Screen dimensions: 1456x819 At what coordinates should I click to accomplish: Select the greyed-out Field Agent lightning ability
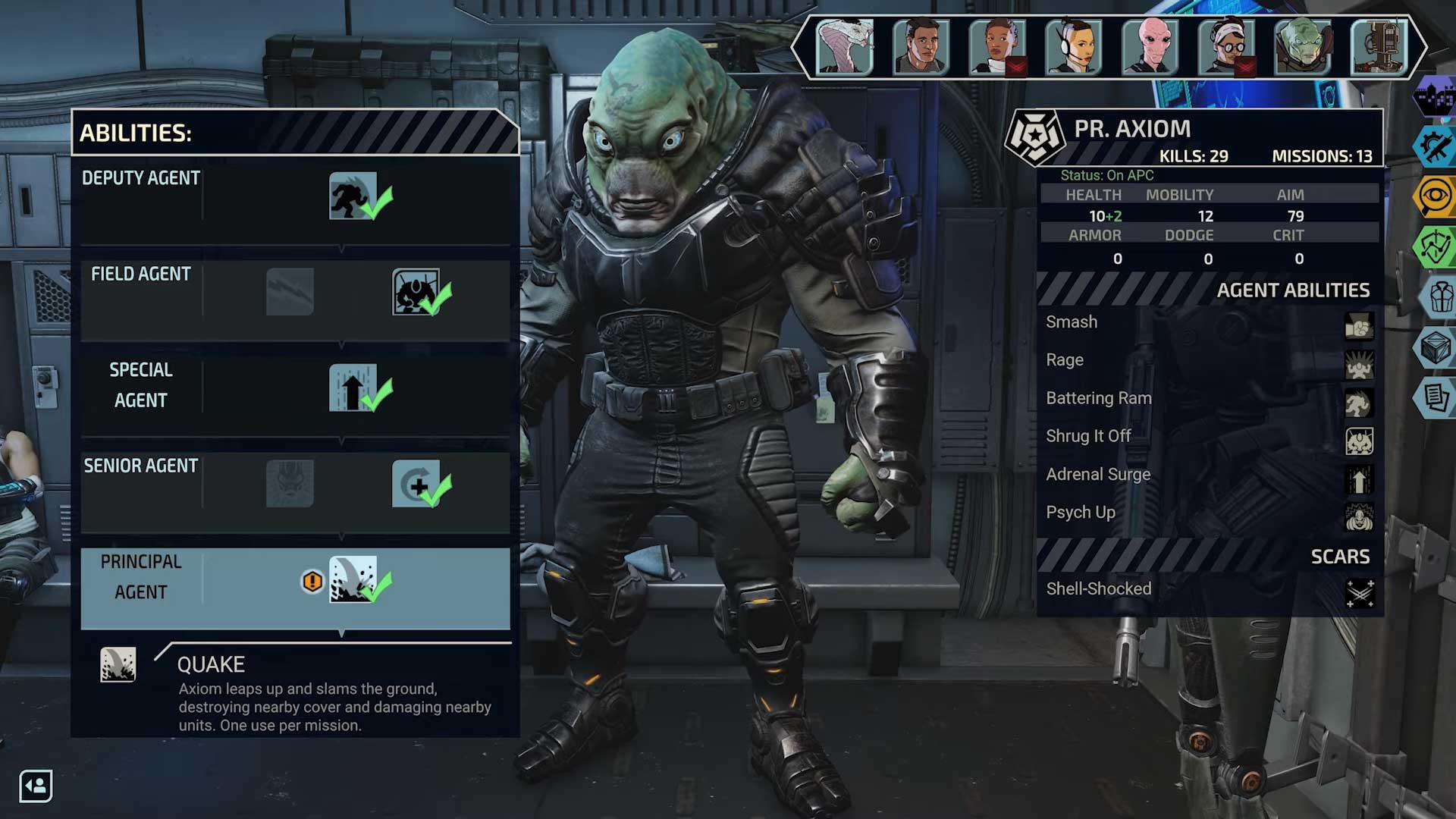(290, 292)
